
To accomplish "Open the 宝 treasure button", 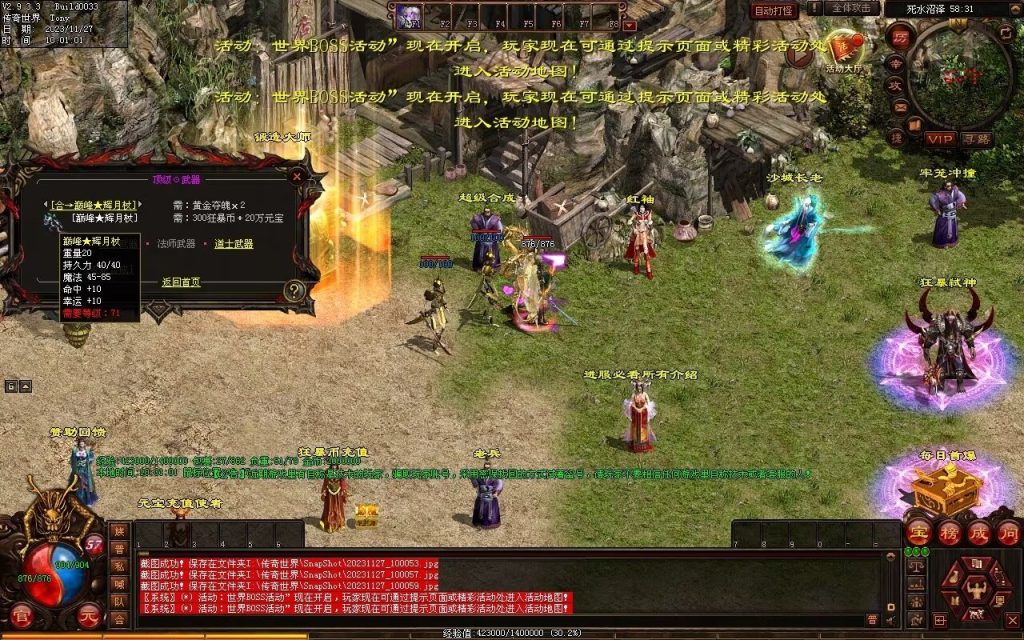I will 919,531.
